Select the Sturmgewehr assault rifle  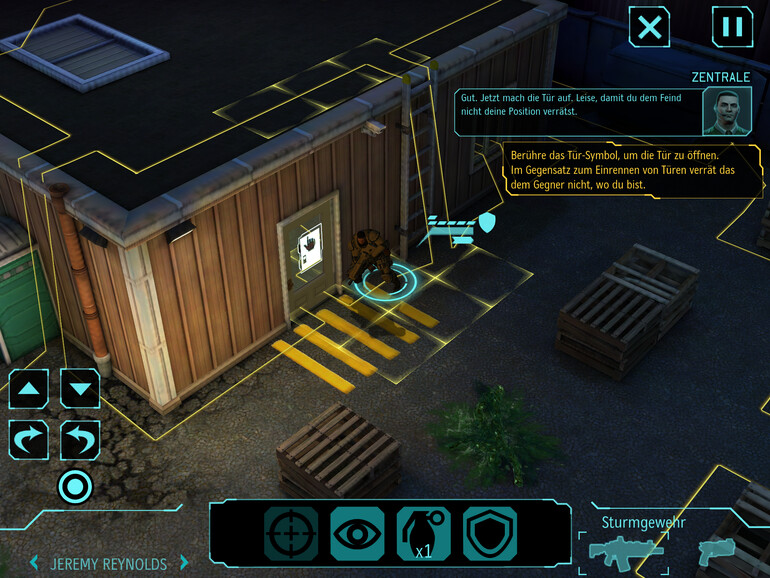pos(626,550)
